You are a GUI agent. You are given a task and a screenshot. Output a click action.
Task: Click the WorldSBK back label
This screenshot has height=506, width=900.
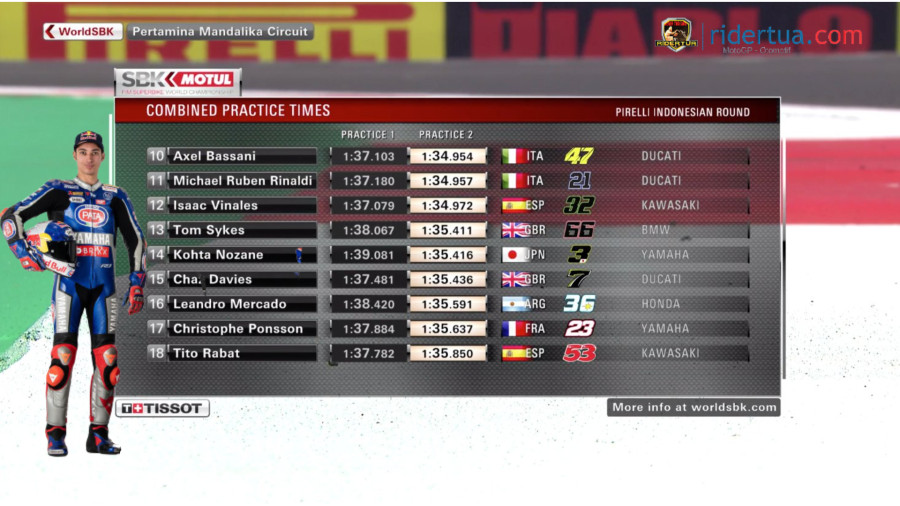83,31
